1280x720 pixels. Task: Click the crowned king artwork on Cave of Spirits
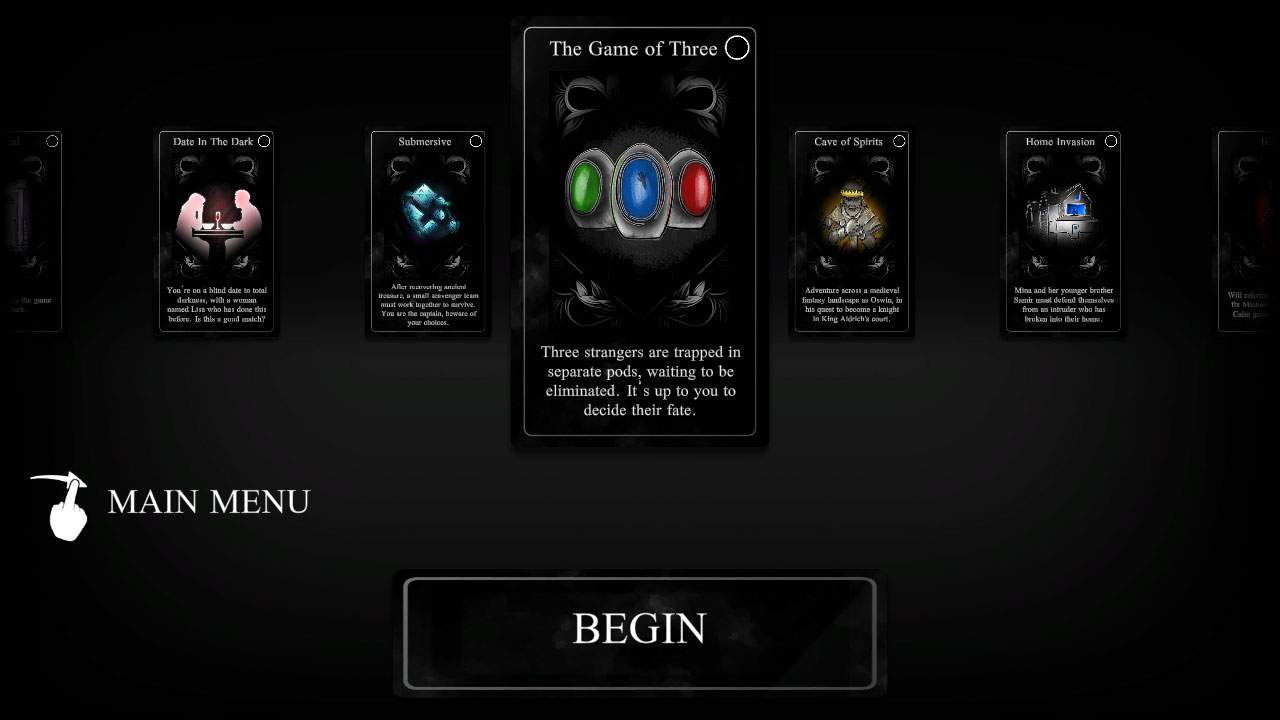[850, 212]
